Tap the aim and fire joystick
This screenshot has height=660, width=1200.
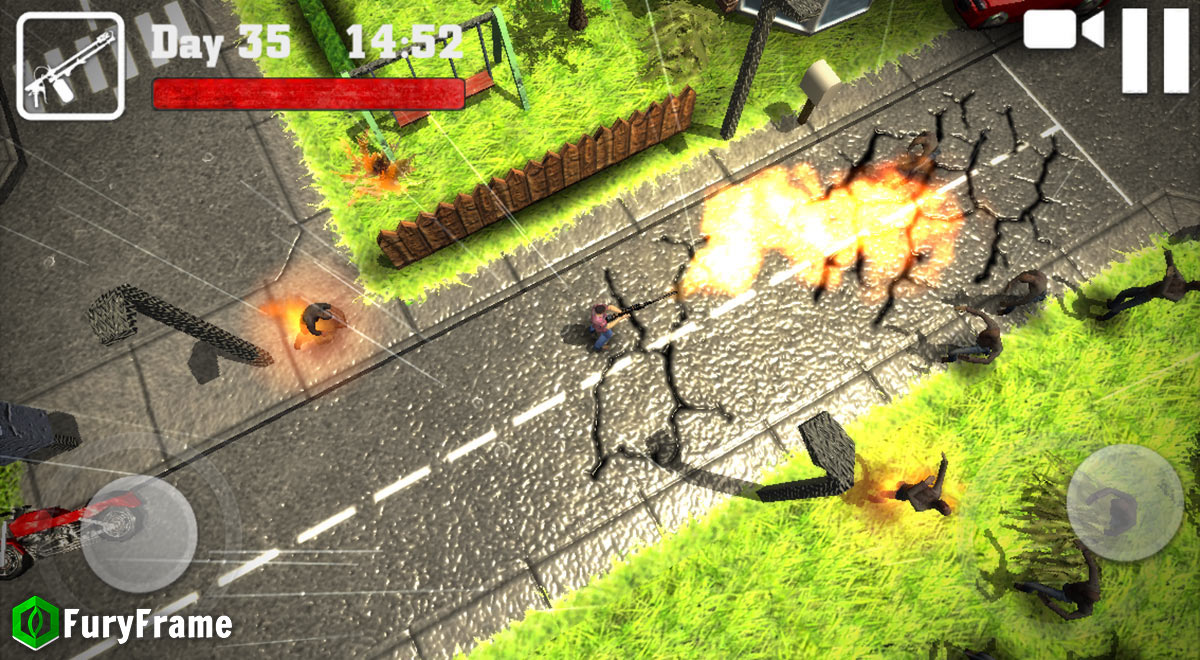(x=1125, y=502)
